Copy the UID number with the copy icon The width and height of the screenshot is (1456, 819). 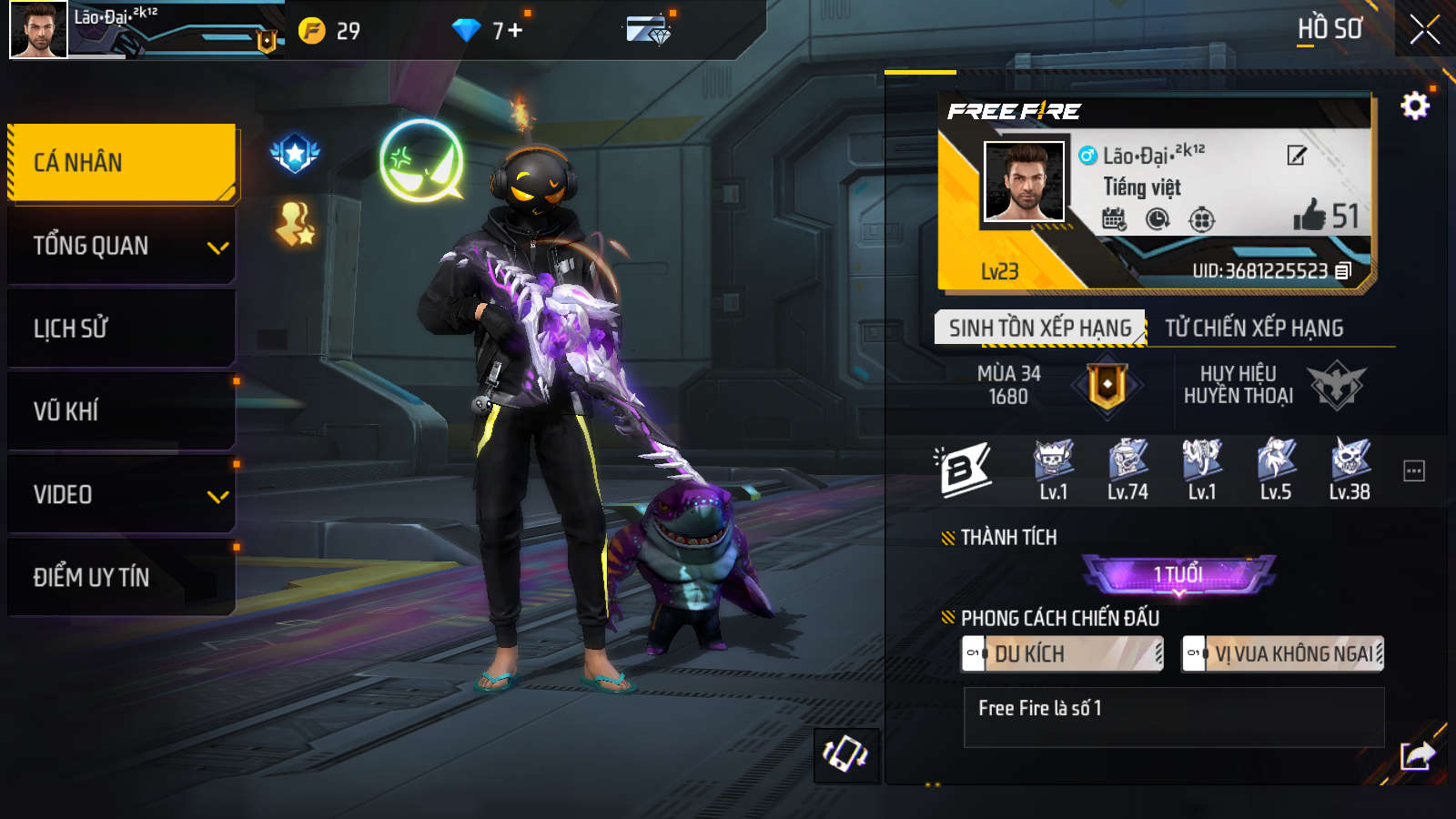pos(1344,271)
